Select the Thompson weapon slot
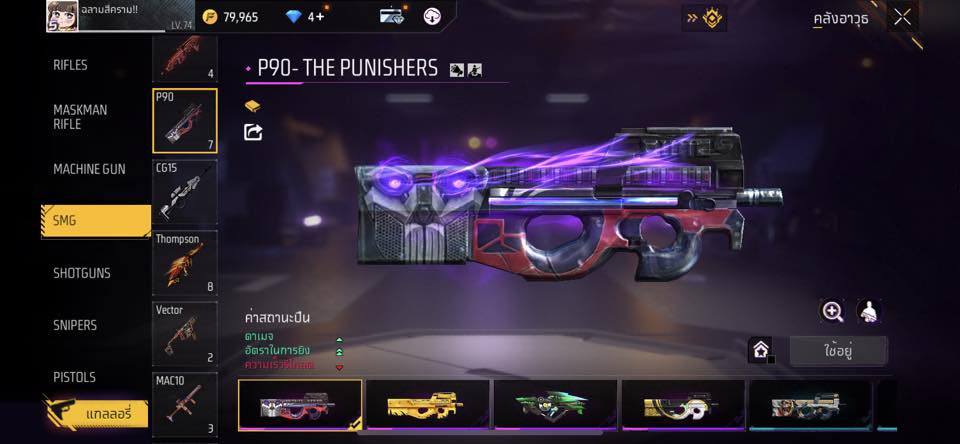This screenshot has width=960, height=444. click(185, 262)
